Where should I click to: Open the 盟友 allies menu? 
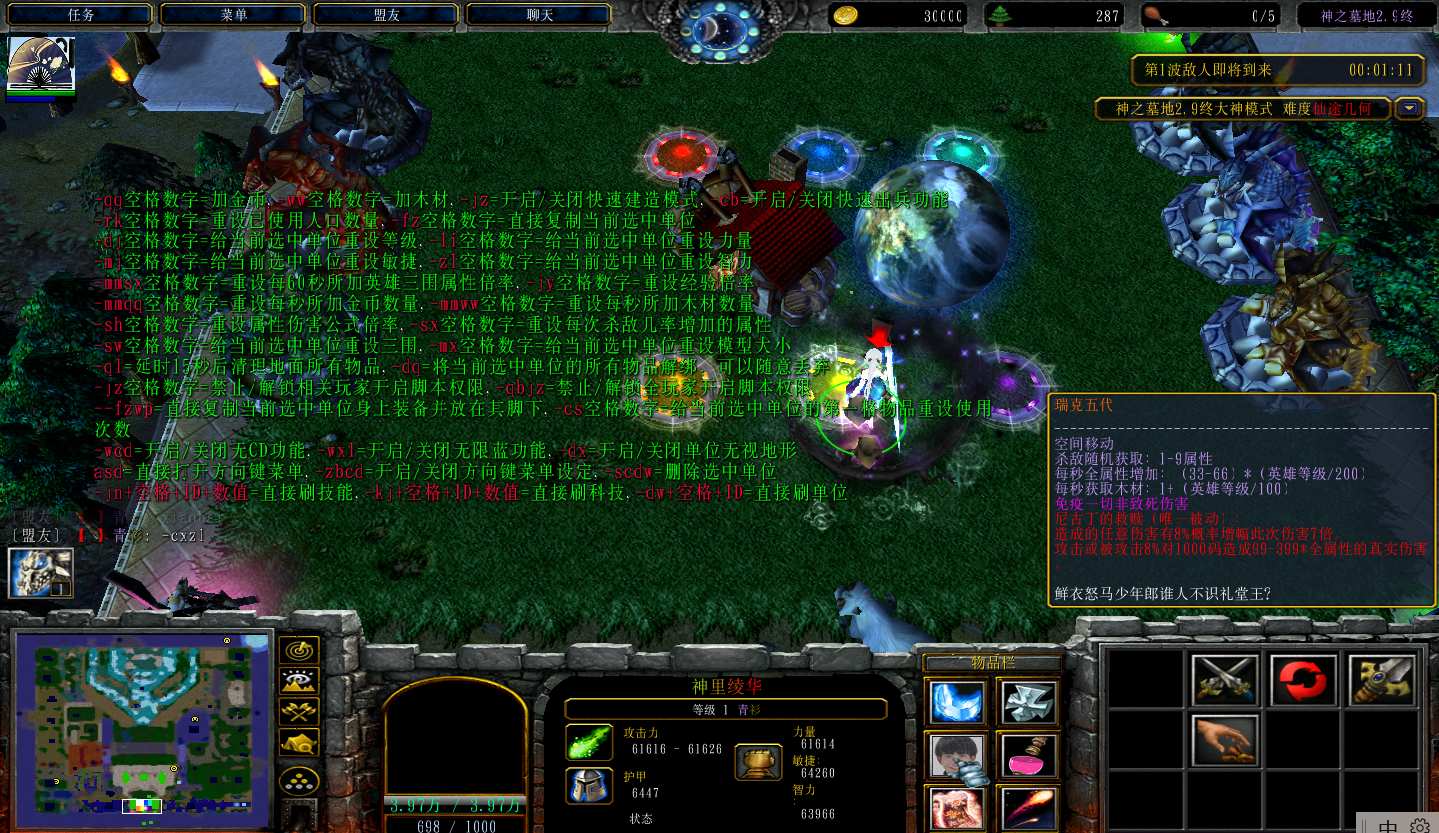pyautogui.click(x=387, y=15)
